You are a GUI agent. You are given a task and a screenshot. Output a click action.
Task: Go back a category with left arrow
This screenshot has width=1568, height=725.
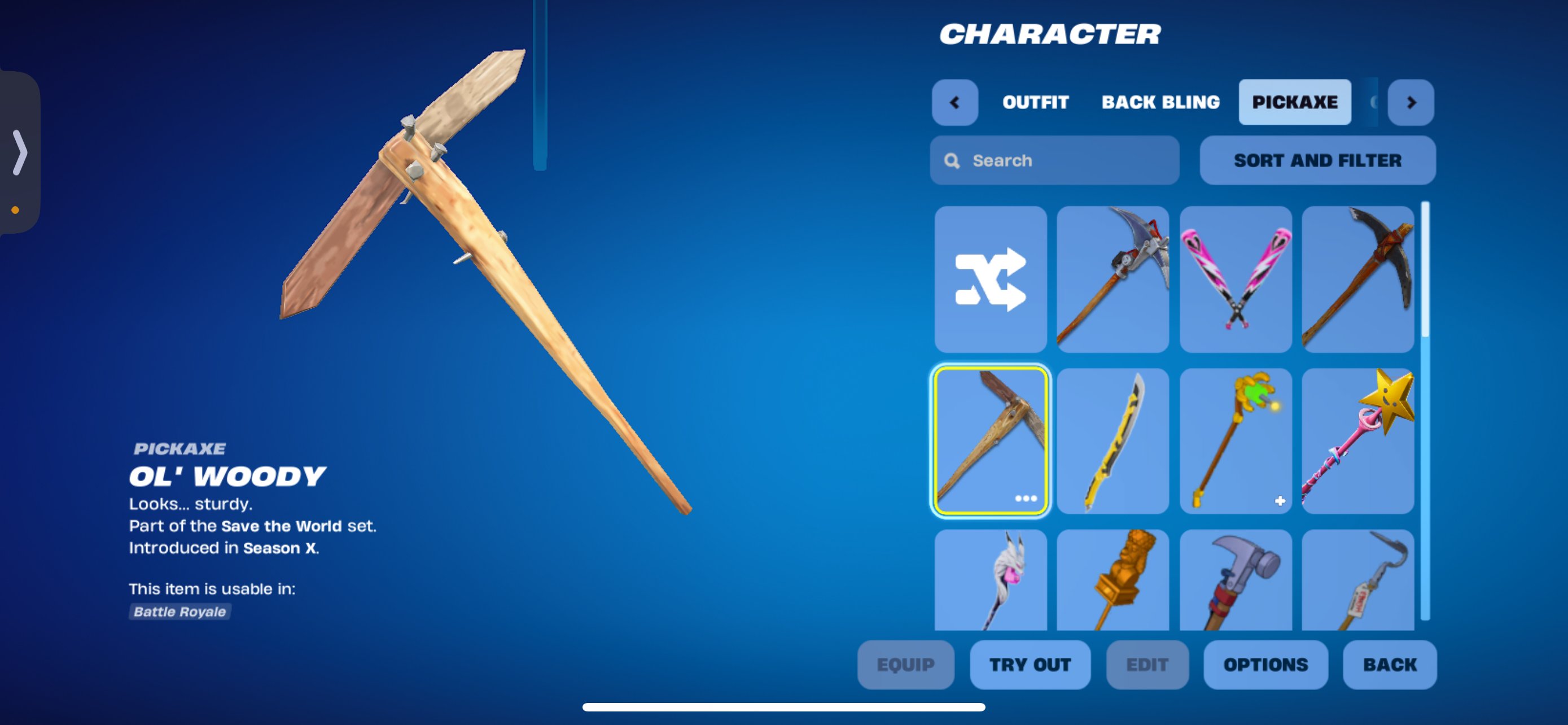955,102
